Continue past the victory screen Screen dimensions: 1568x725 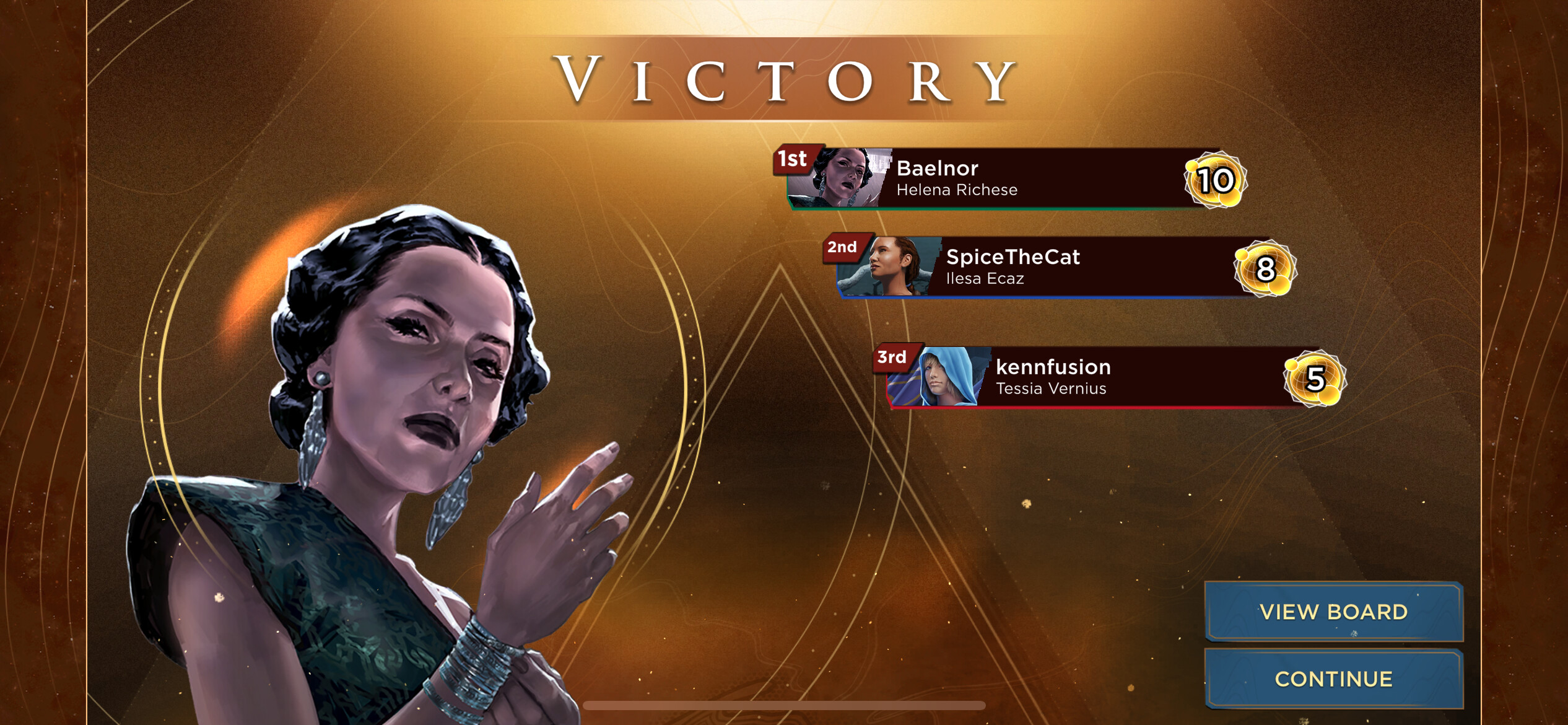click(x=1333, y=679)
